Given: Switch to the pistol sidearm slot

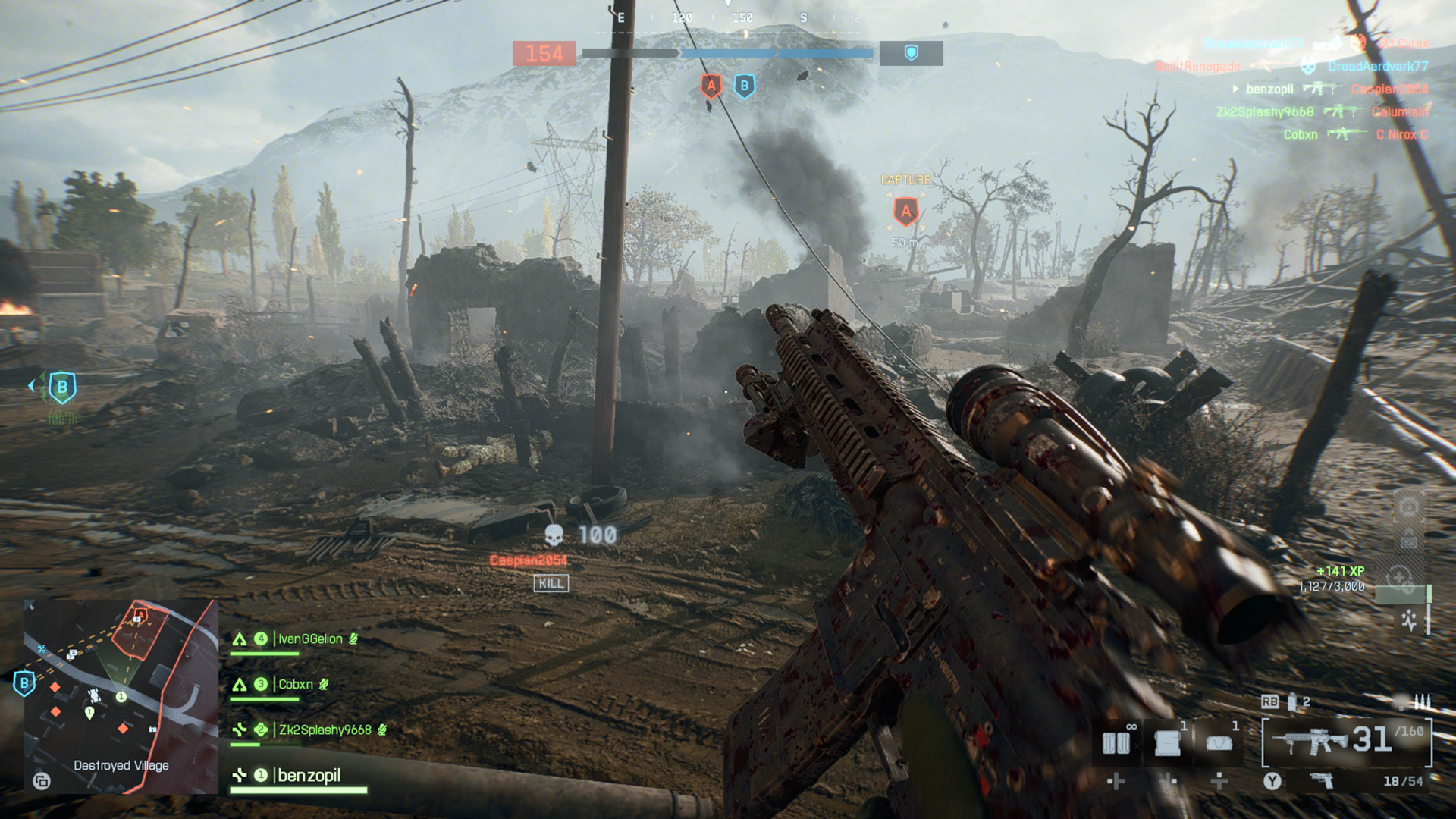Looking at the screenshot, I should point(1322,781).
